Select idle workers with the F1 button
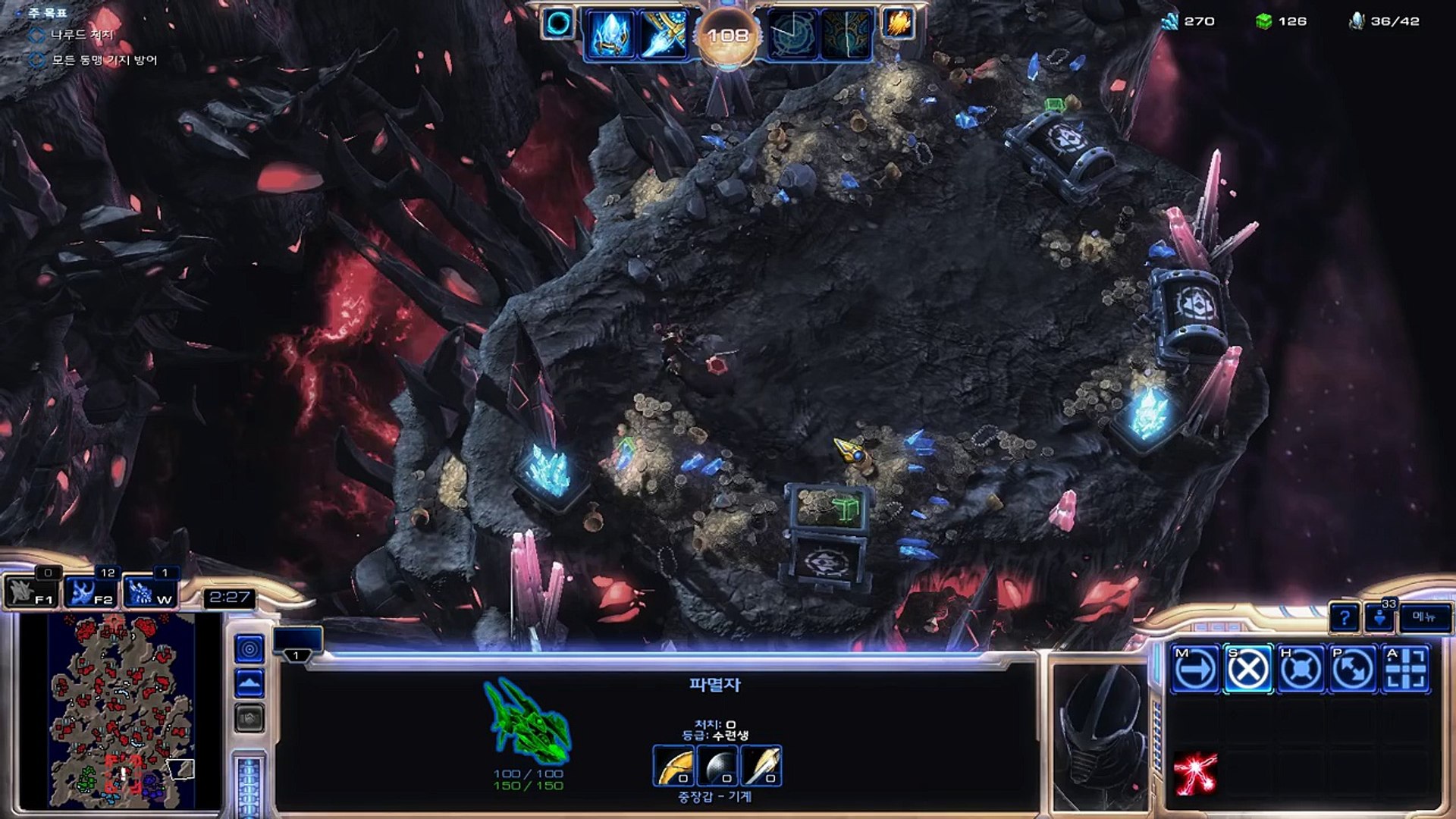This screenshot has height=819, width=1456. pyautogui.click(x=30, y=591)
